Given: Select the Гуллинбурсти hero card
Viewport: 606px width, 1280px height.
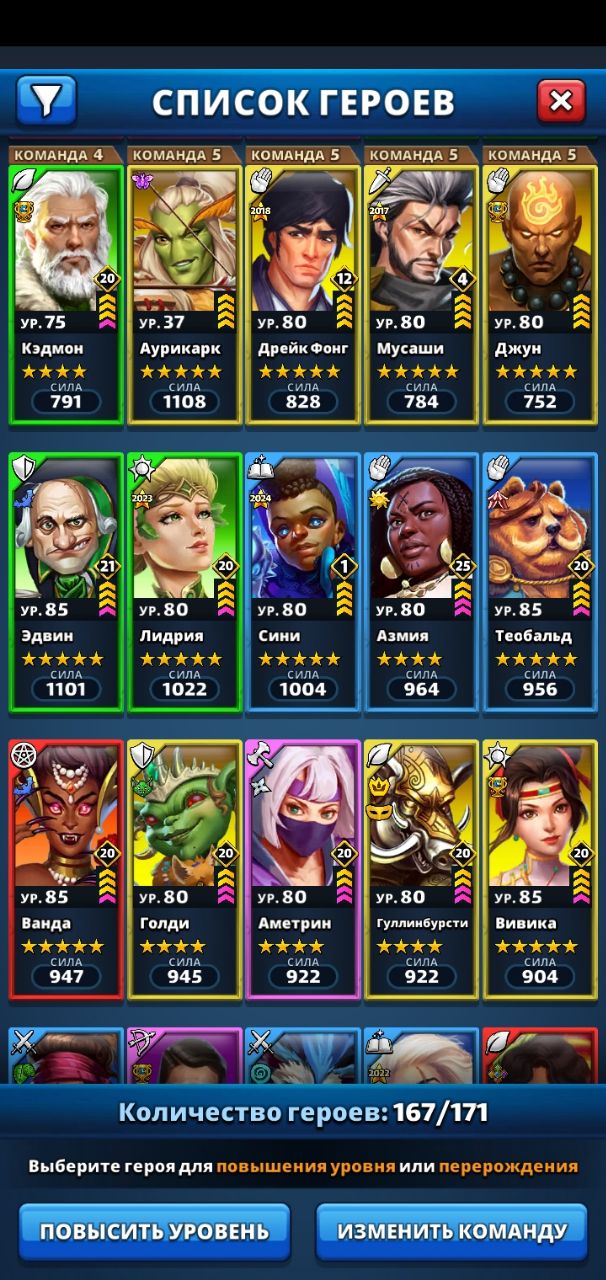Looking at the screenshot, I should pos(420,869).
